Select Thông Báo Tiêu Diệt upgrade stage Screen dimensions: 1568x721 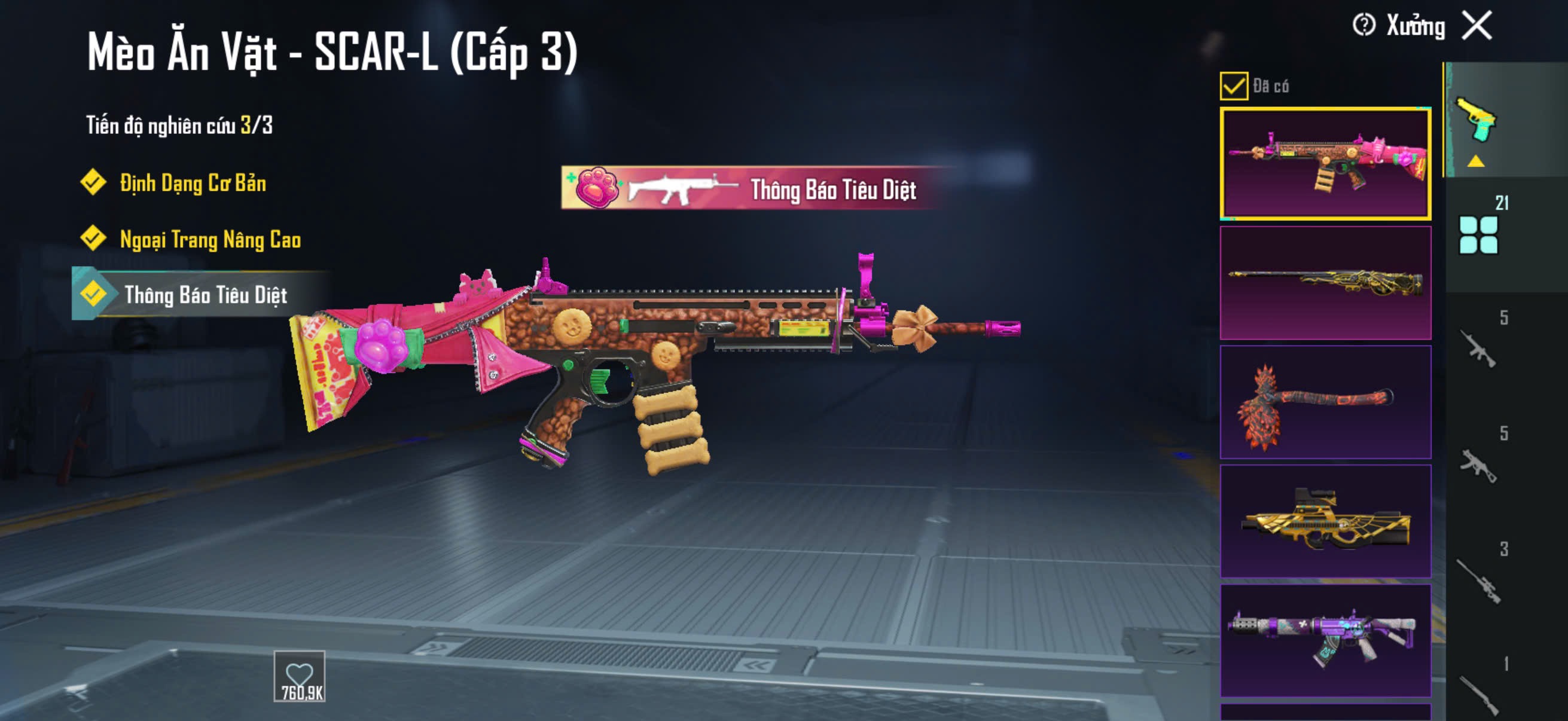[205, 295]
